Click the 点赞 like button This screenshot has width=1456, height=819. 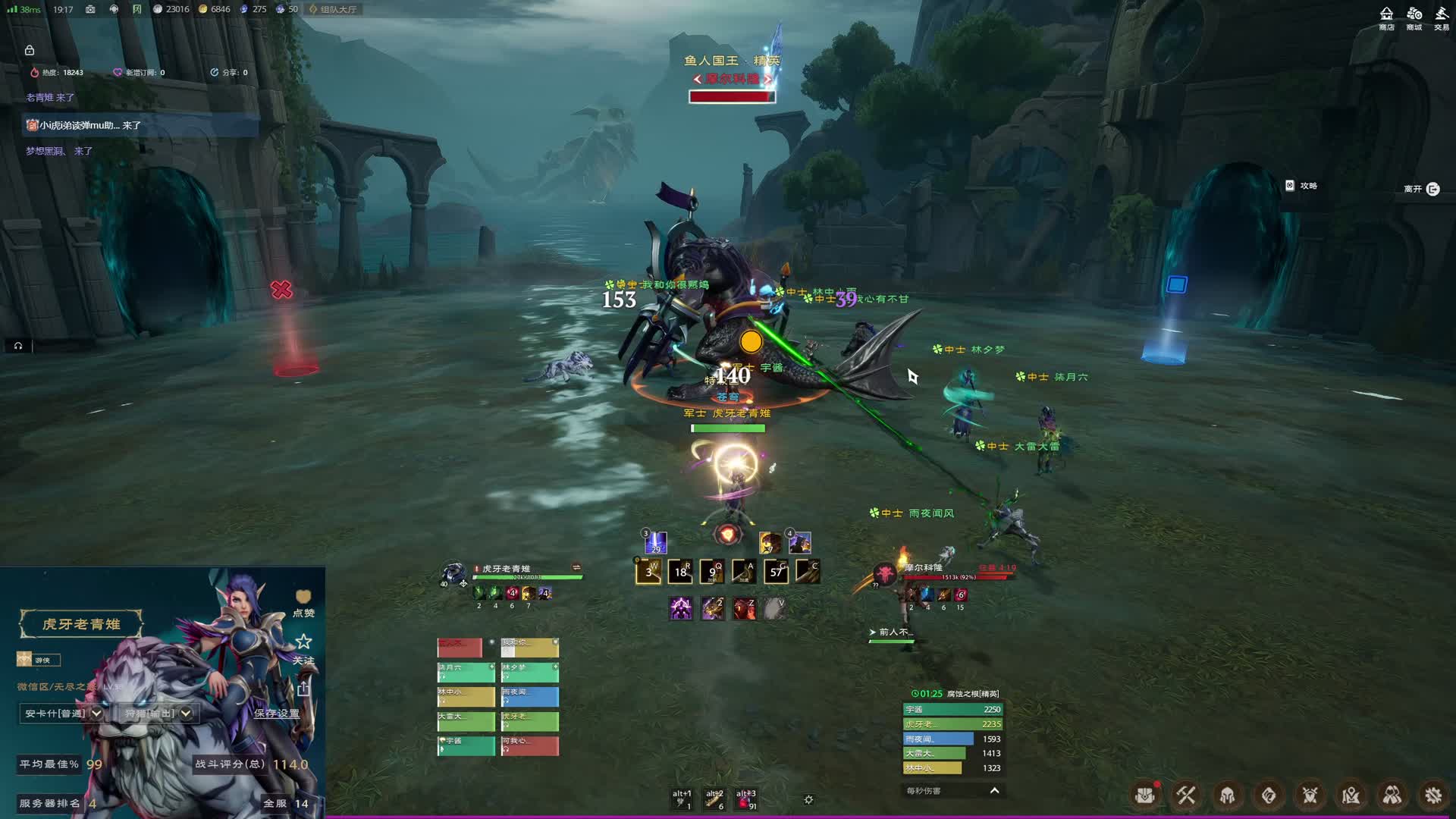point(303,602)
